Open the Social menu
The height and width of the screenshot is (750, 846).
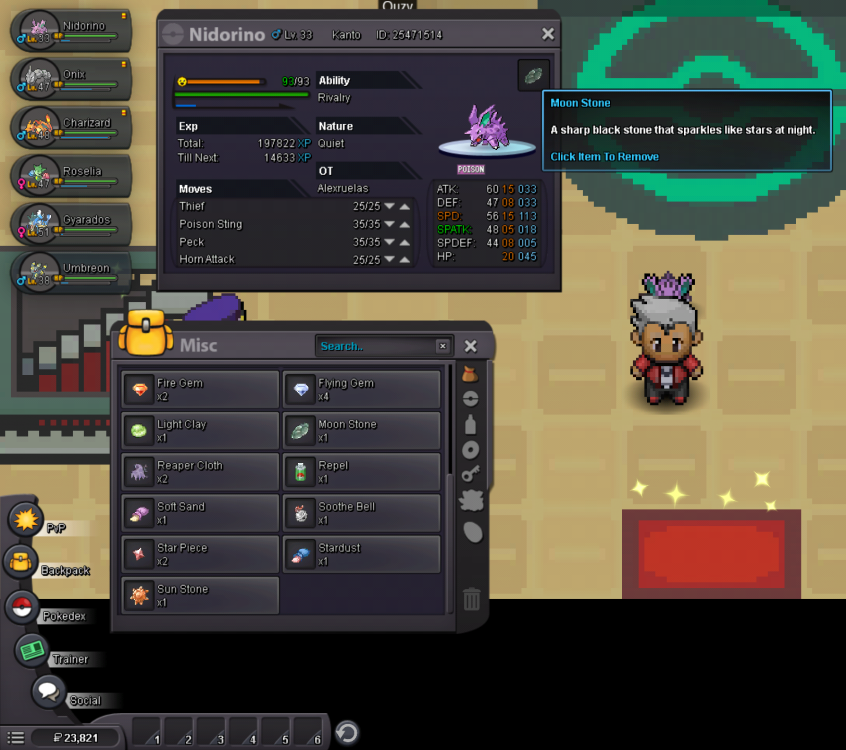click(x=47, y=690)
